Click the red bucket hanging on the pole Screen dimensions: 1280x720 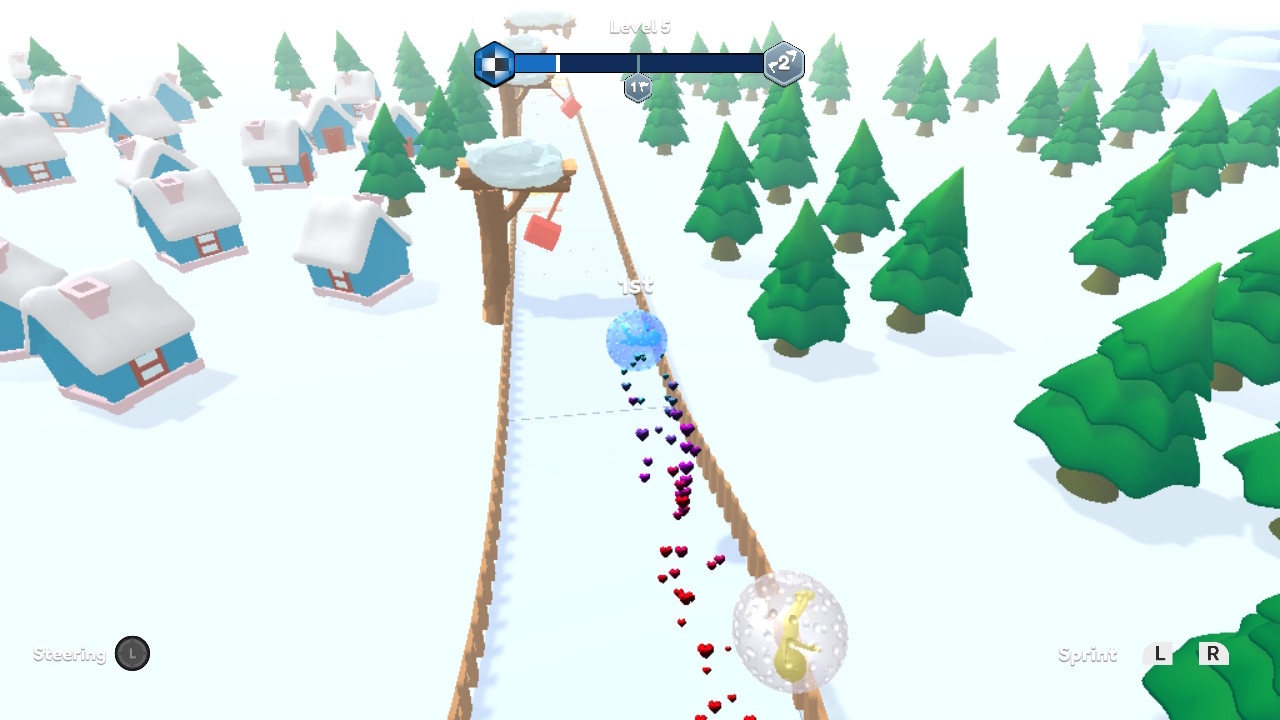click(x=543, y=230)
